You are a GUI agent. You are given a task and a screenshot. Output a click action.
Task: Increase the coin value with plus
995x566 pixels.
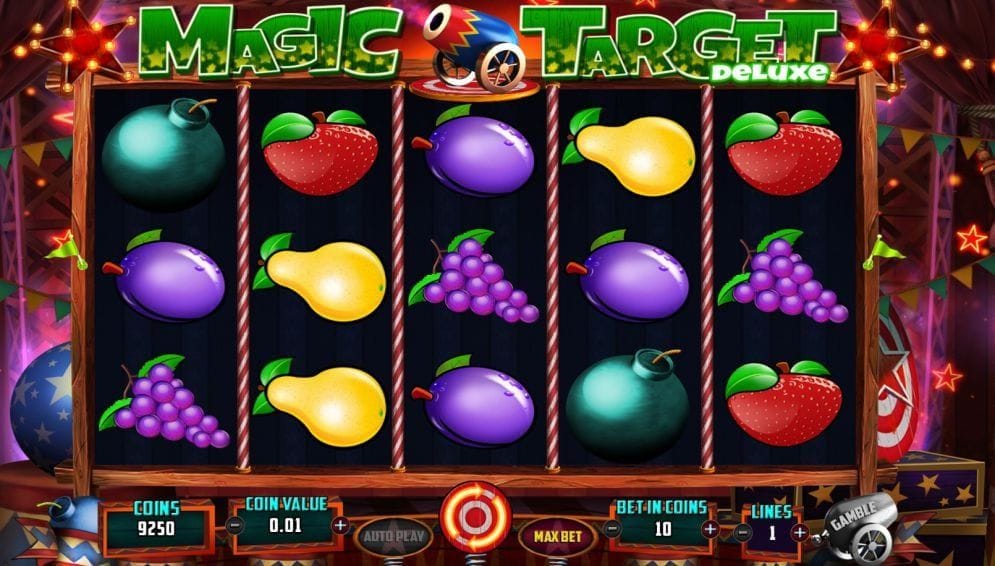tap(340, 524)
